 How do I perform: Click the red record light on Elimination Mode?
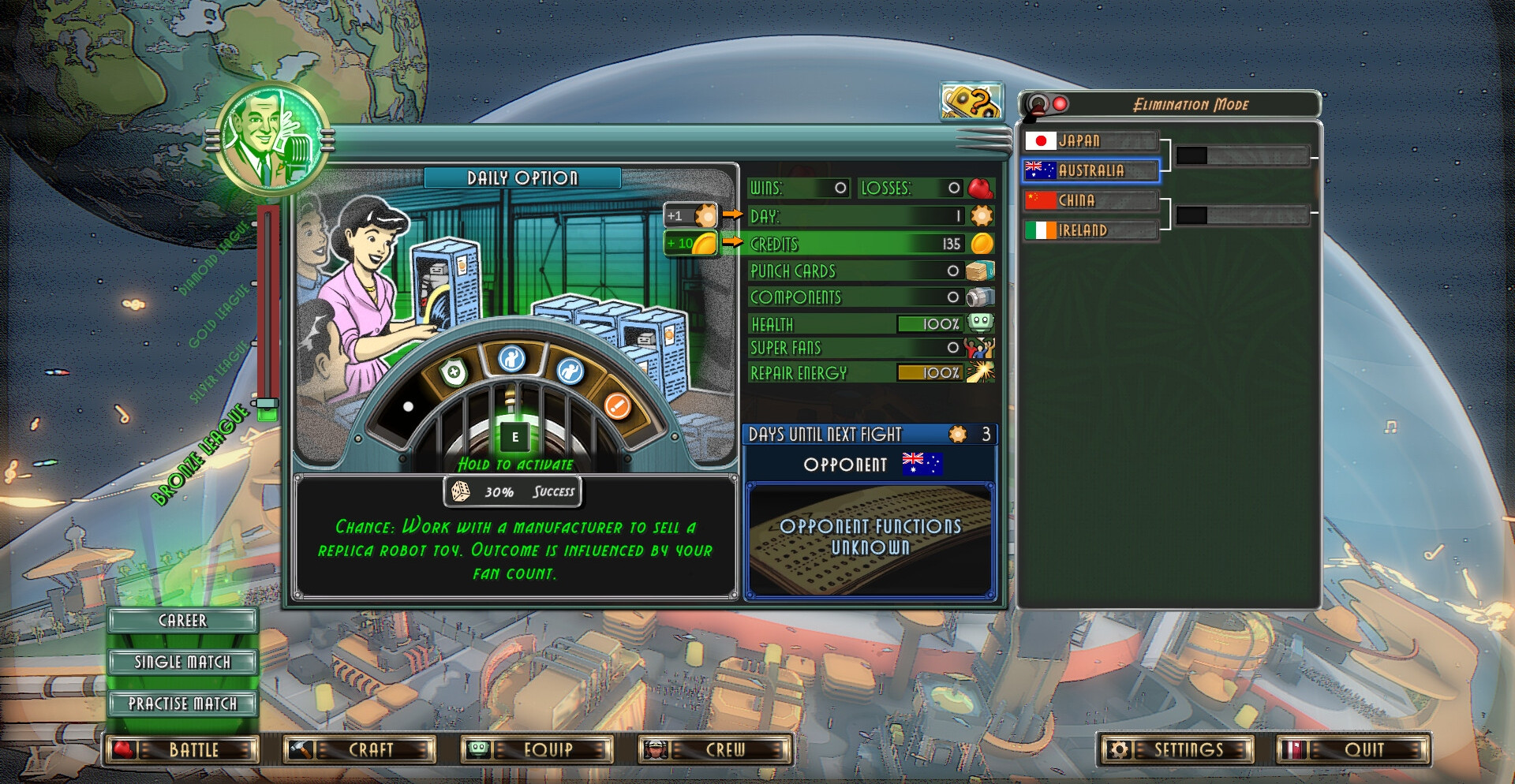[1060, 104]
